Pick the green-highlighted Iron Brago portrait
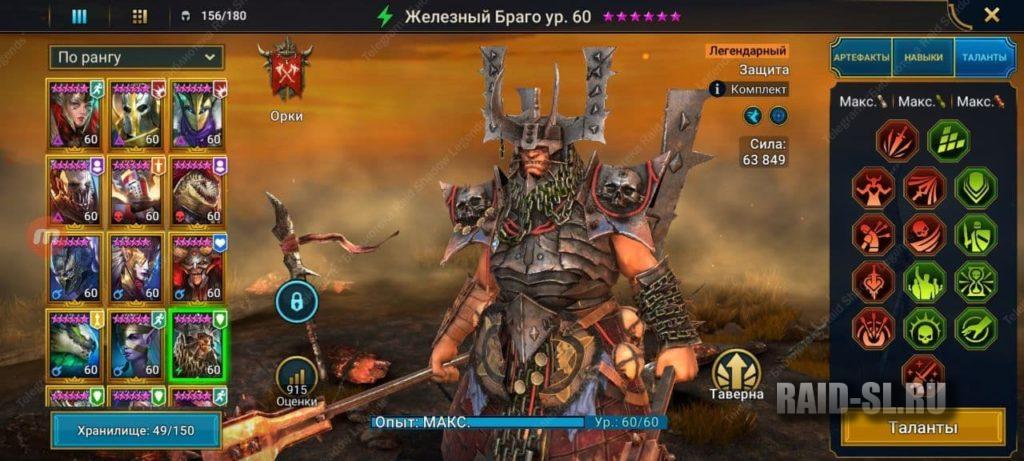 point(197,343)
